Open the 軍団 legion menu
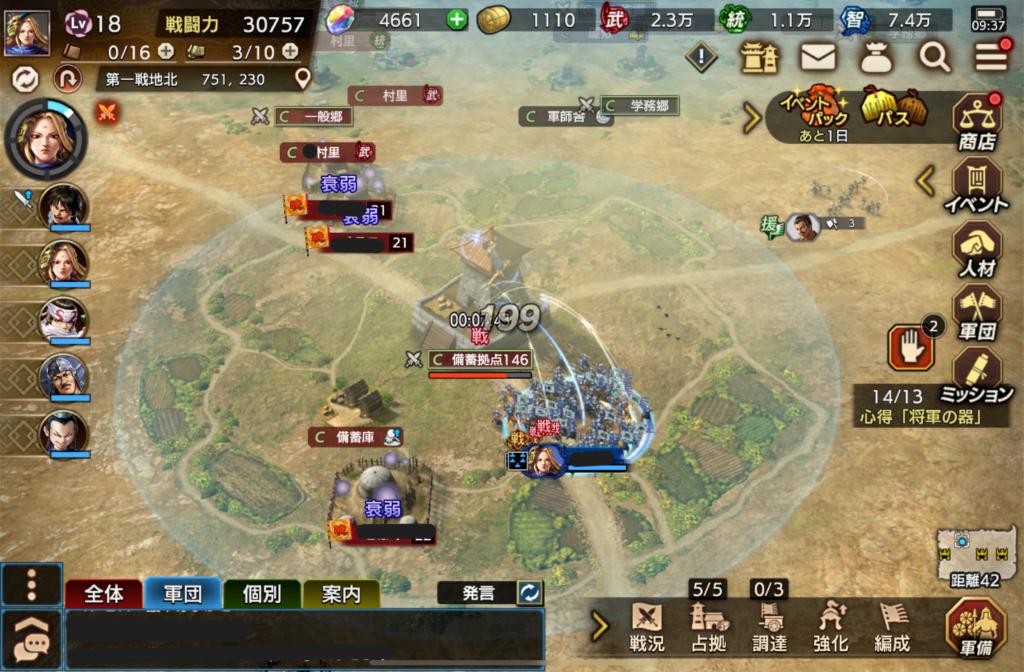The image size is (1024, 672). pyautogui.click(x=977, y=312)
